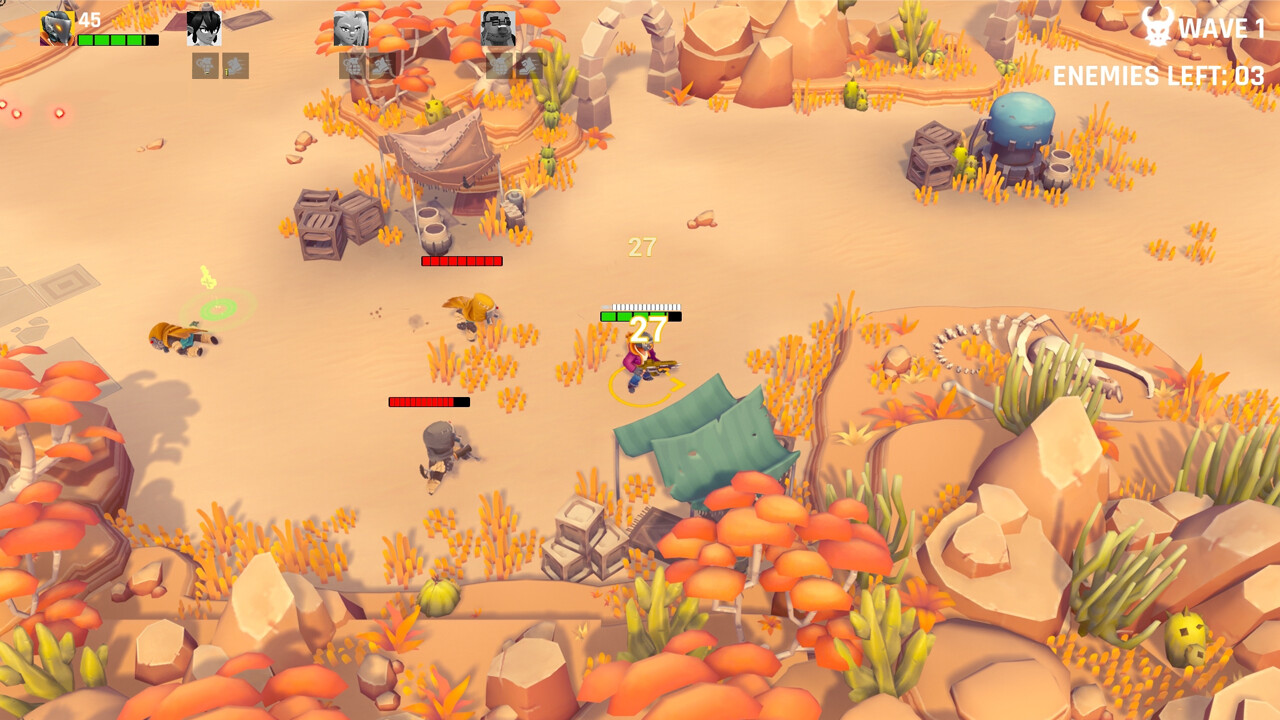1280x720 pixels.
Task: Select the grenade ability under the second portrait
Action: pyautogui.click(x=203, y=66)
